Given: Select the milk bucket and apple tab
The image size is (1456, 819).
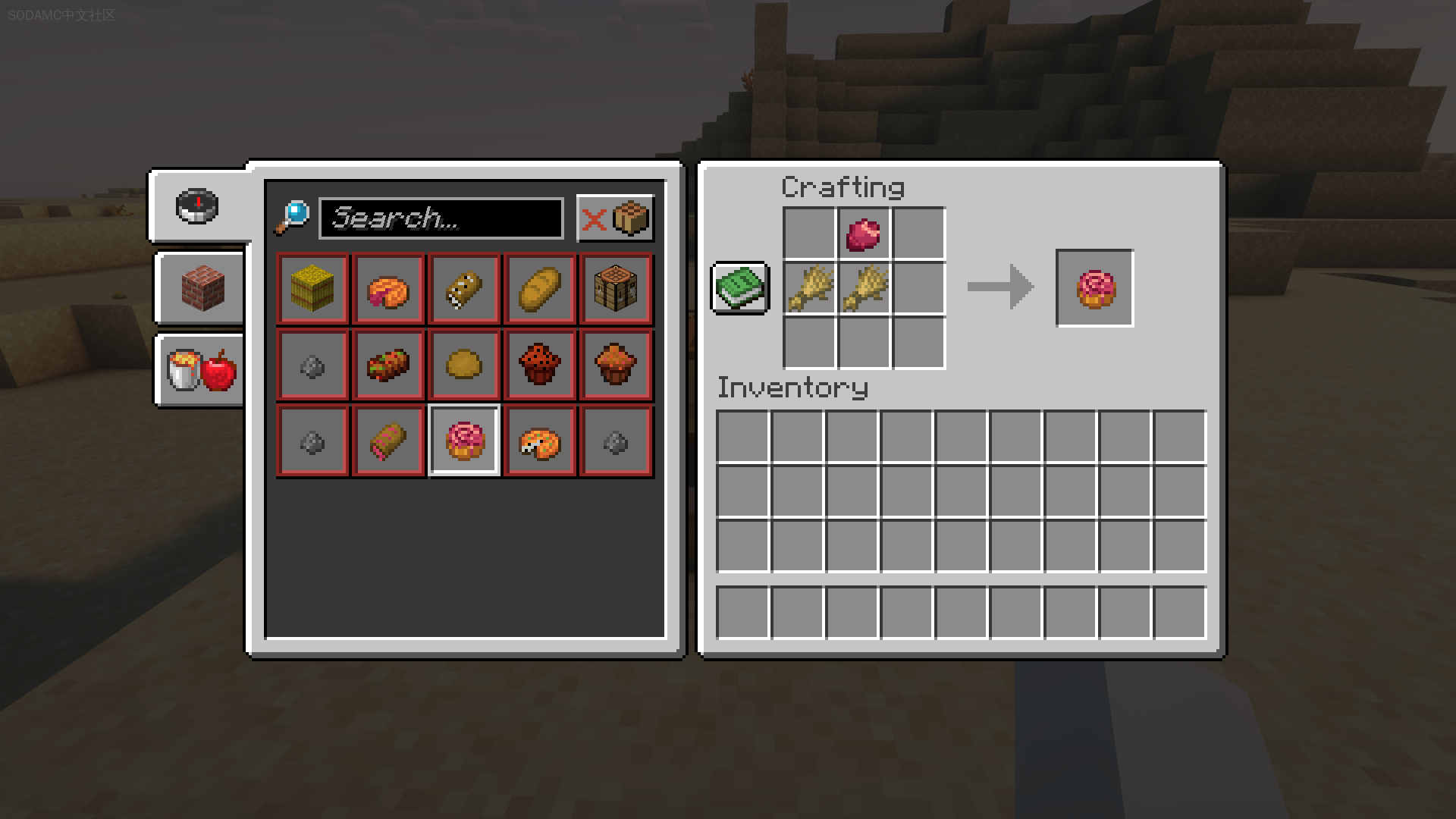Looking at the screenshot, I should [x=202, y=370].
